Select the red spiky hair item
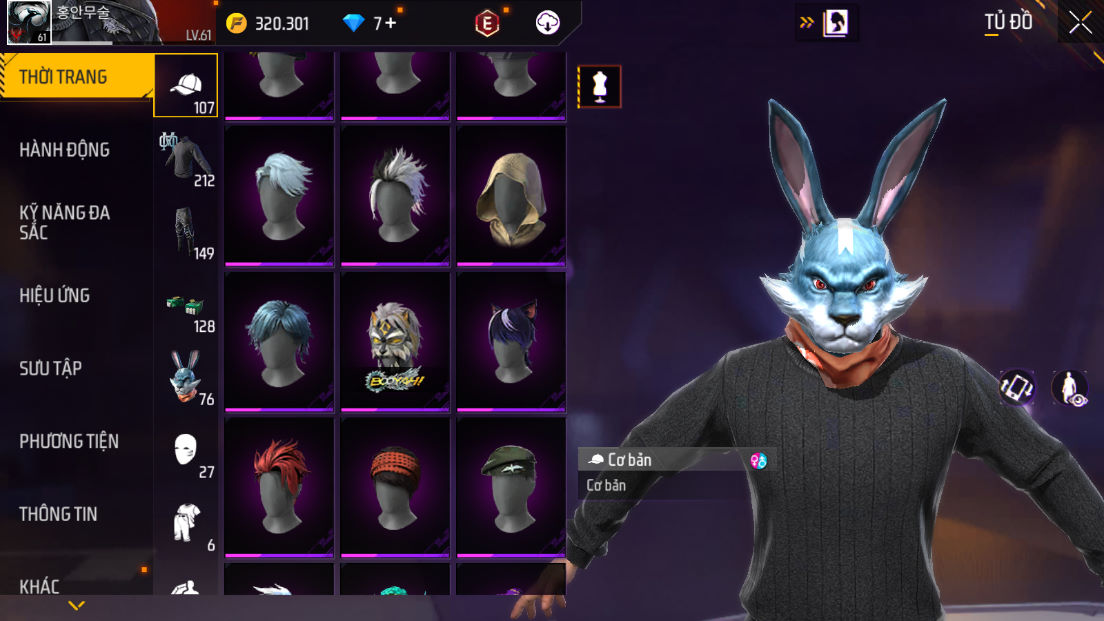The height and width of the screenshot is (621, 1104). click(279, 487)
